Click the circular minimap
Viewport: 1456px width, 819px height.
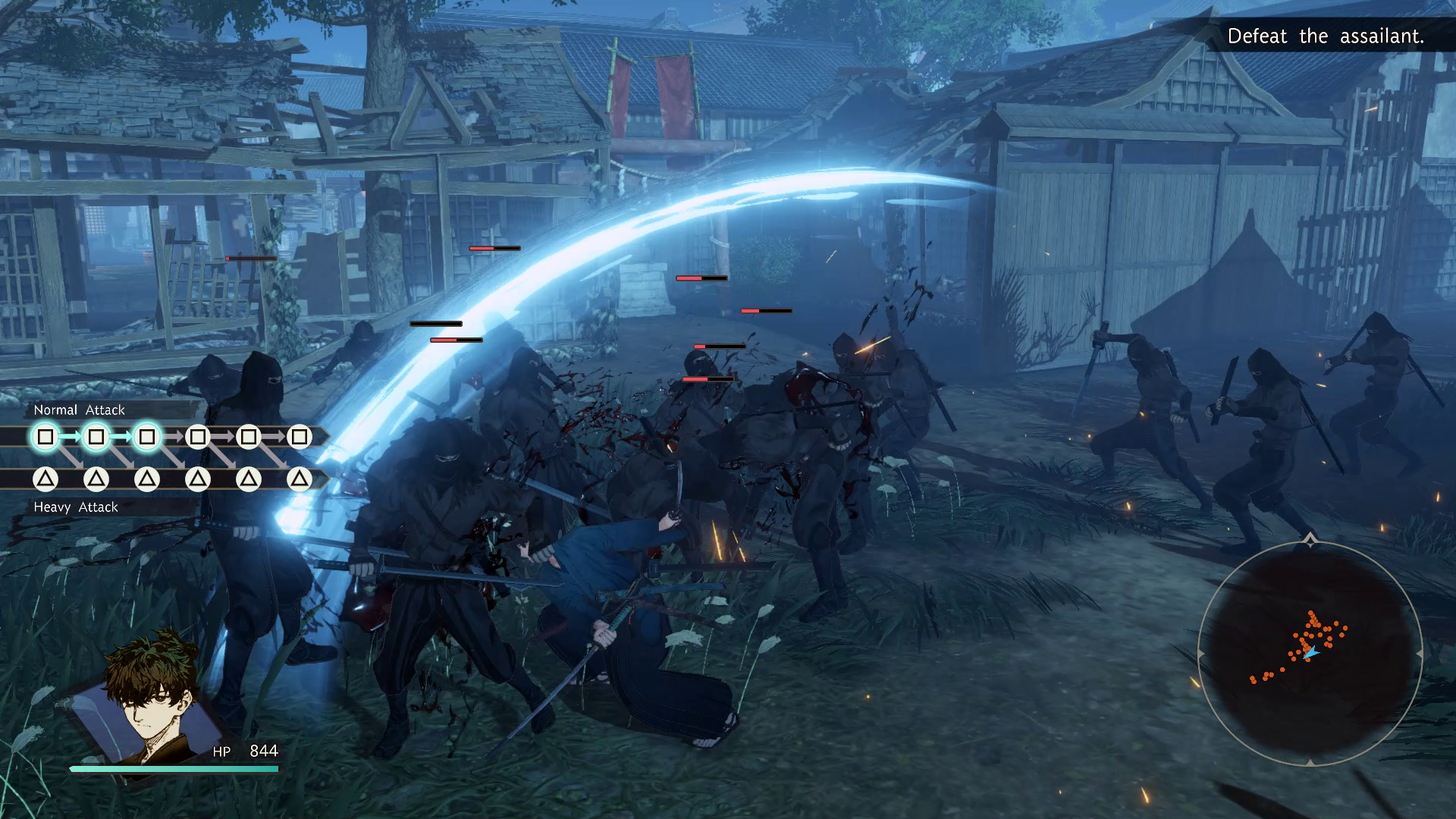coord(1310,653)
